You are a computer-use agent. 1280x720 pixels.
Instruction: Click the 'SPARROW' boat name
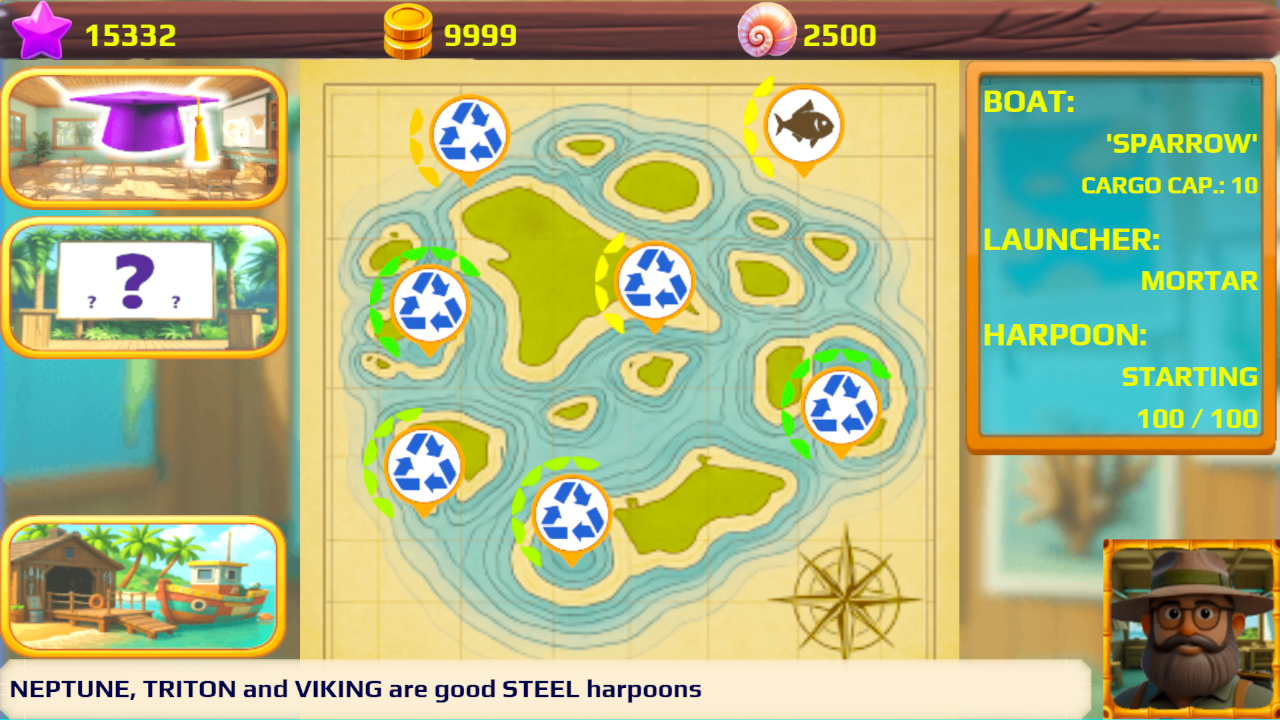pos(1183,144)
